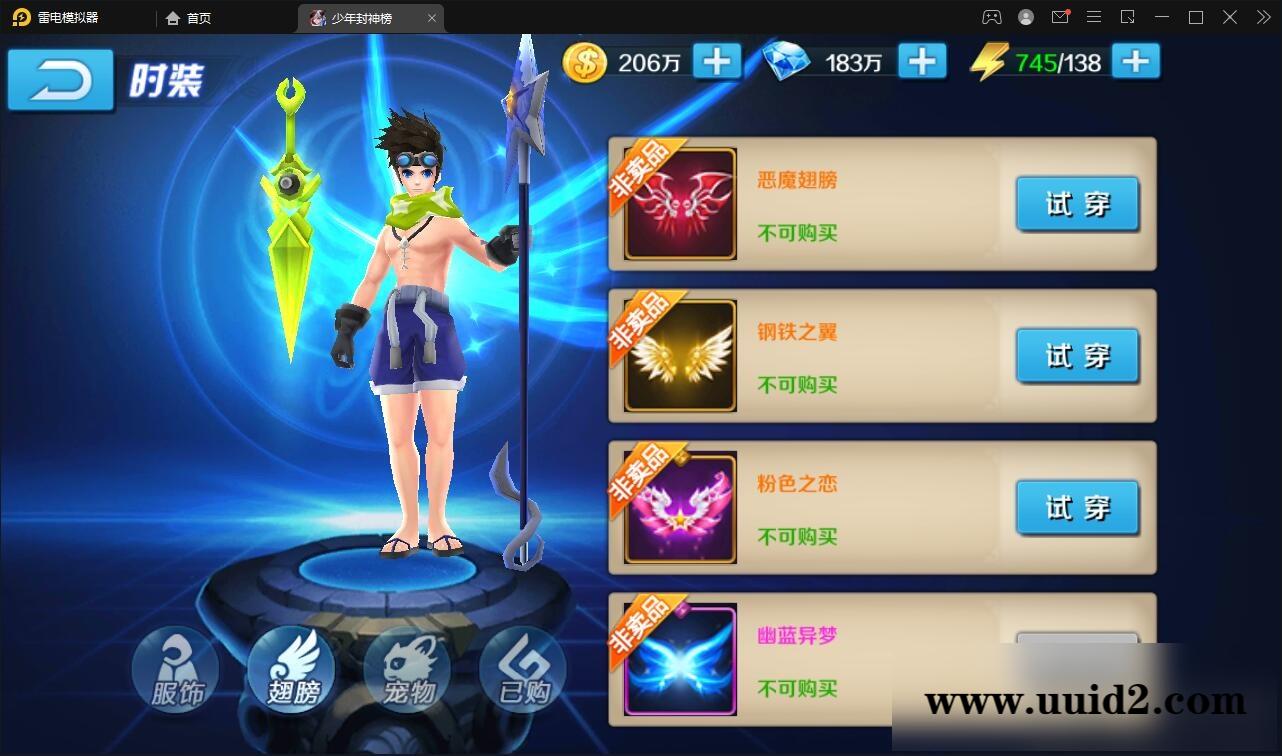Switch to the 服饰 clothing tab
Image resolution: width=1282 pixels, height=756 pixels.
click(x=176, y=669)
